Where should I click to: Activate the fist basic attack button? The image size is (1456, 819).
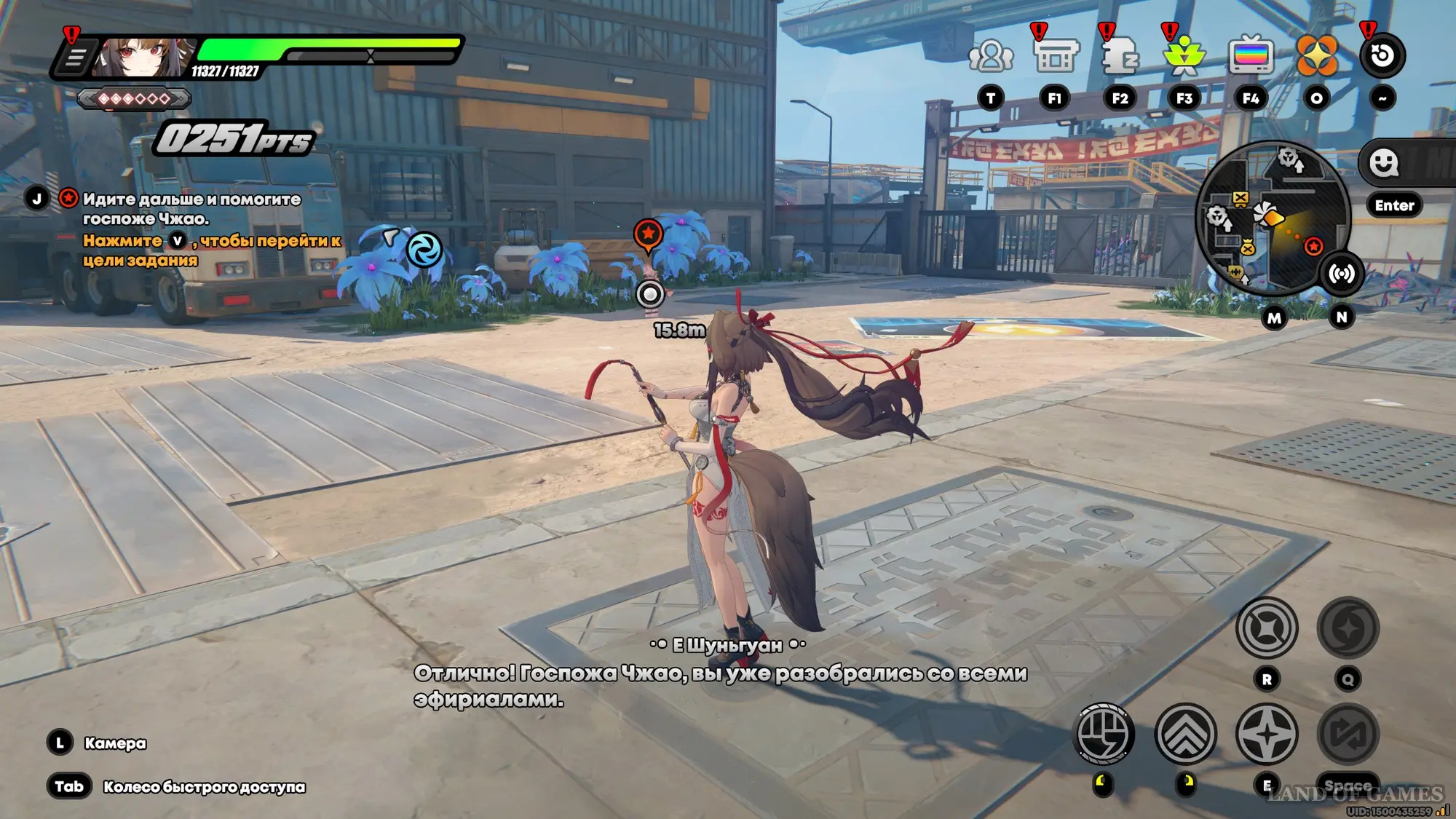click(1104, 734)
